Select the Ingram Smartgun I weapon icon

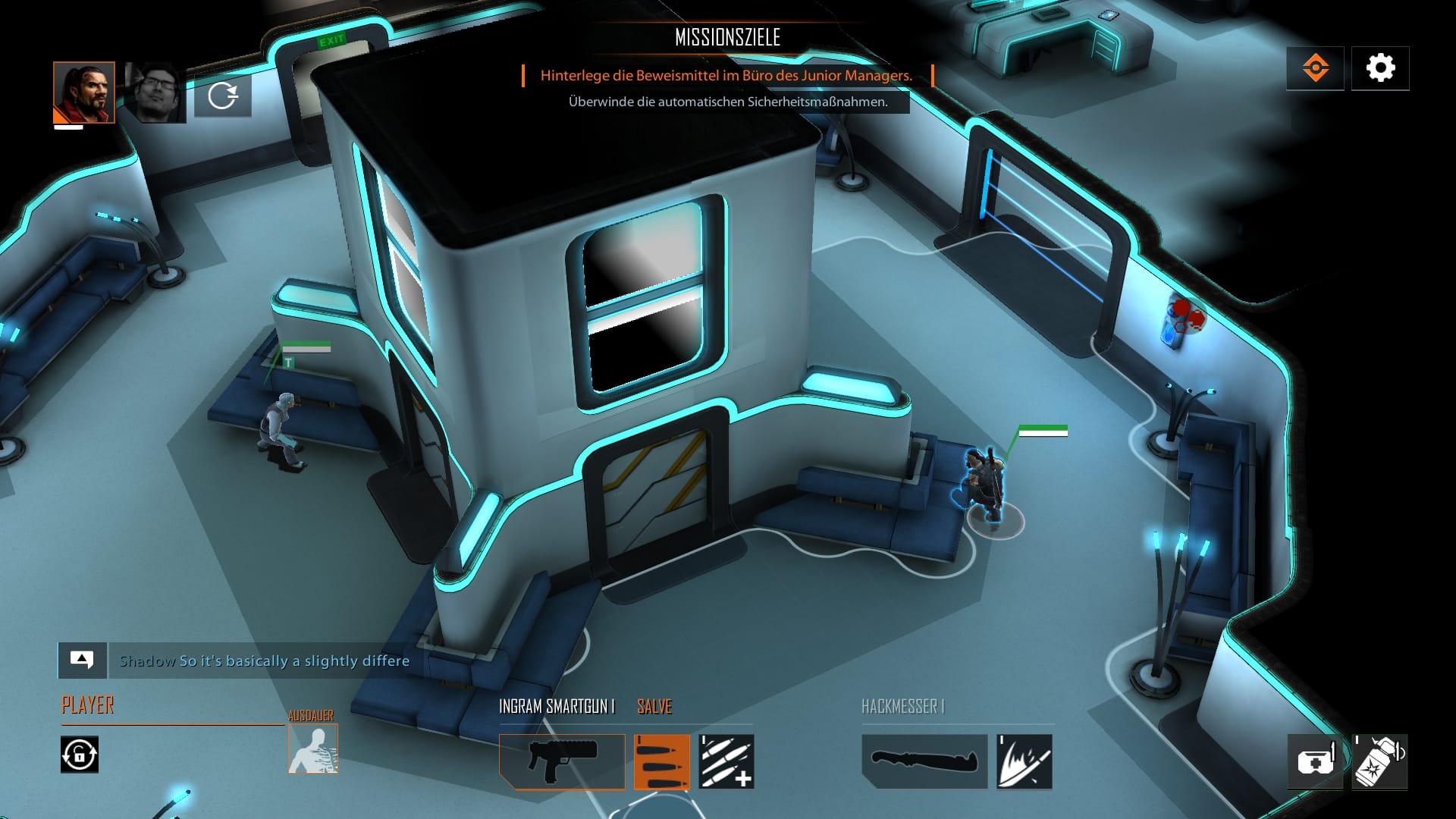(x=561, y=762)
